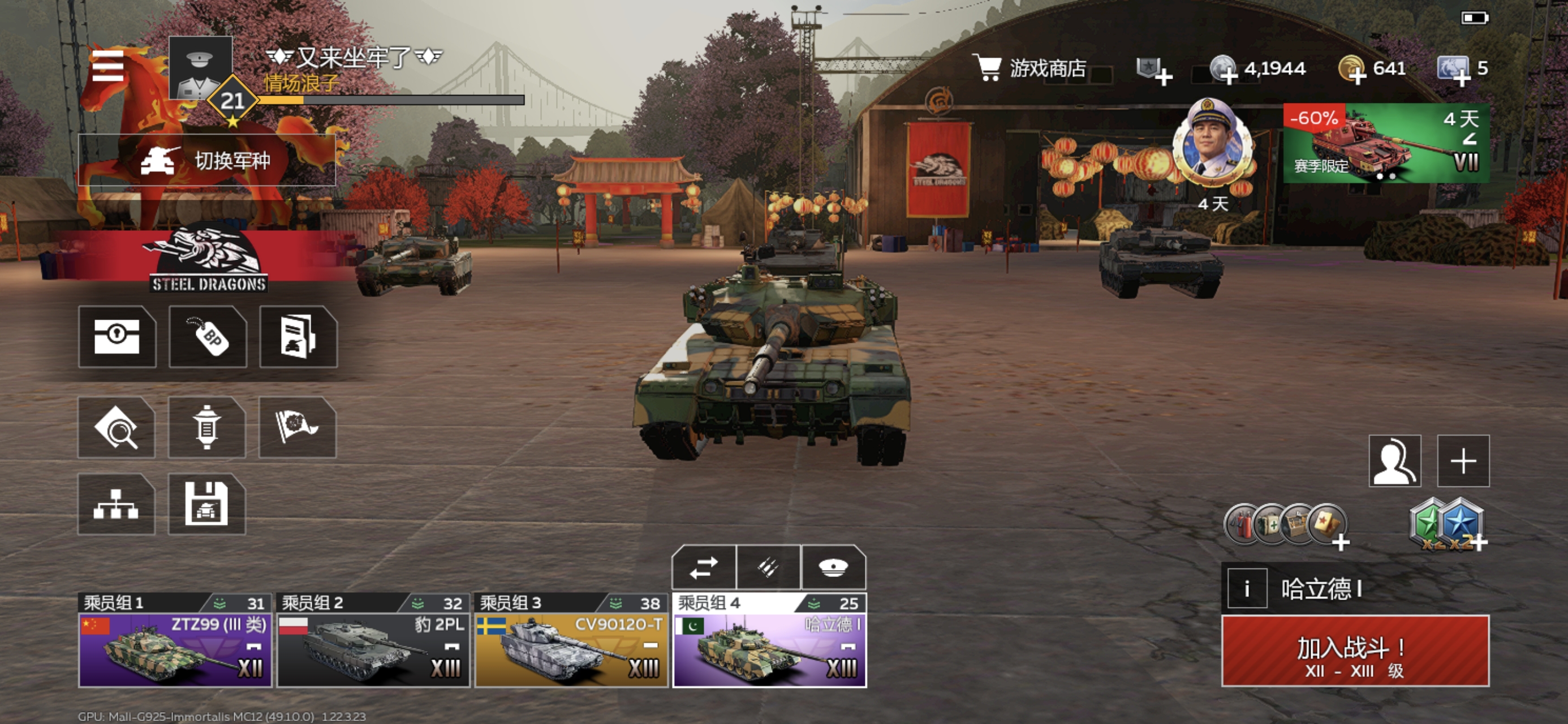Click the 切换军种 switch branch button
The width and height of the screenshot is (1568, 724).
(207, 161)
